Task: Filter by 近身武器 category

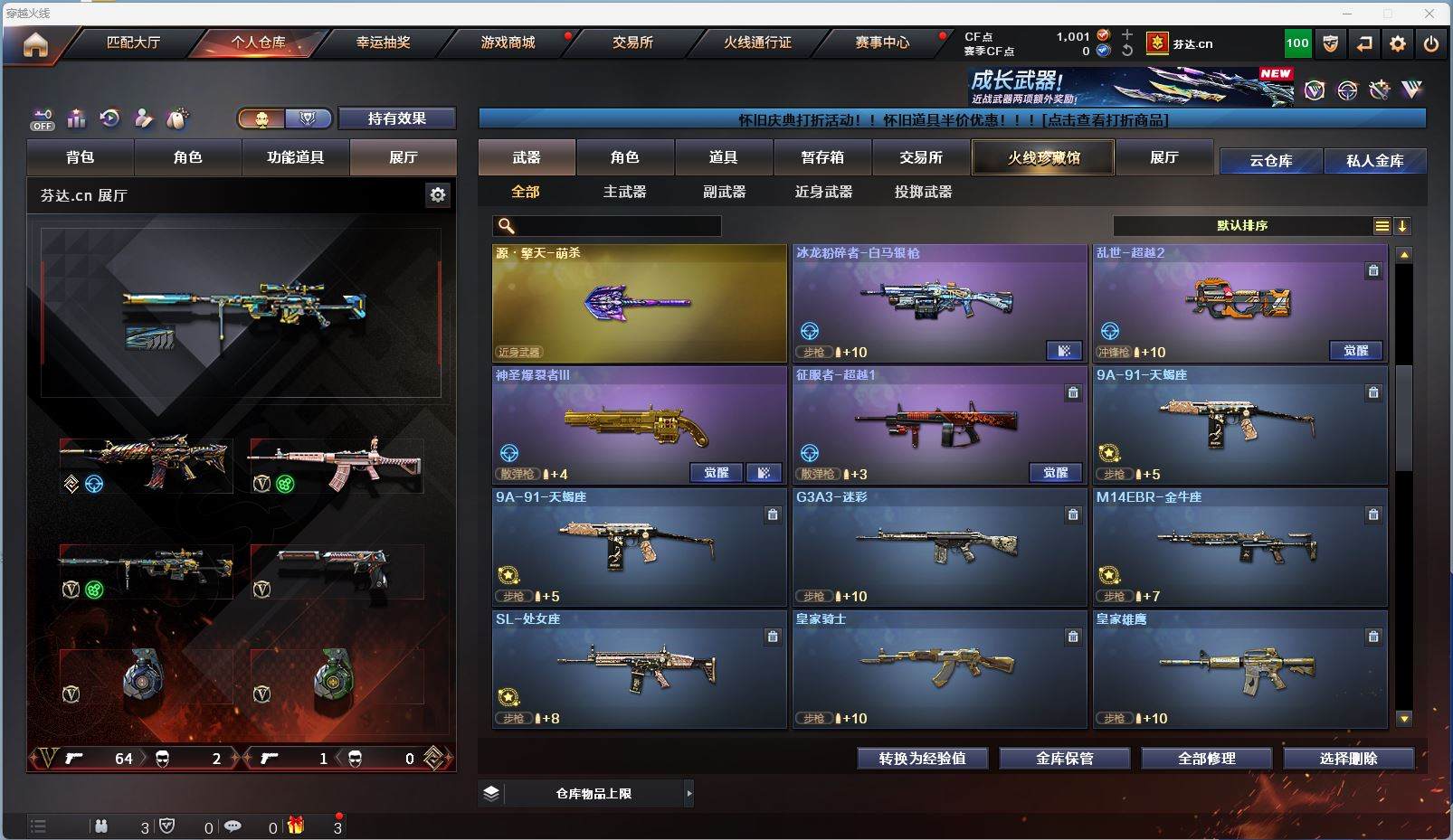Action: (x=823, y=192)
